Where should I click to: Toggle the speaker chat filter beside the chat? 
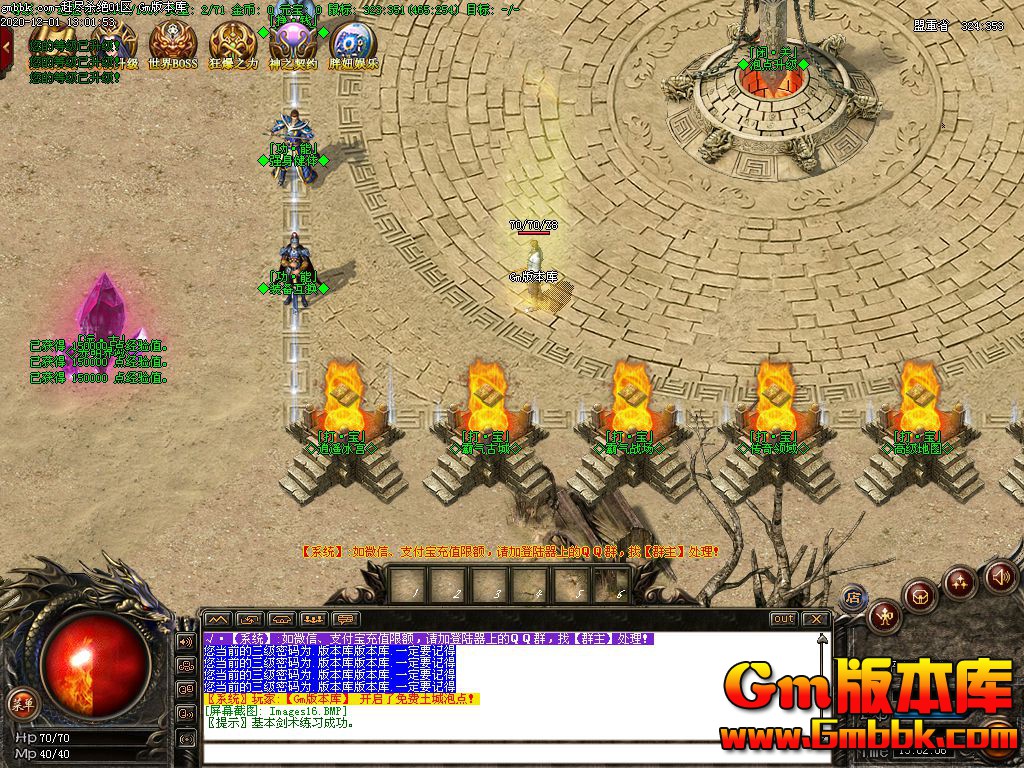point(186,641)
